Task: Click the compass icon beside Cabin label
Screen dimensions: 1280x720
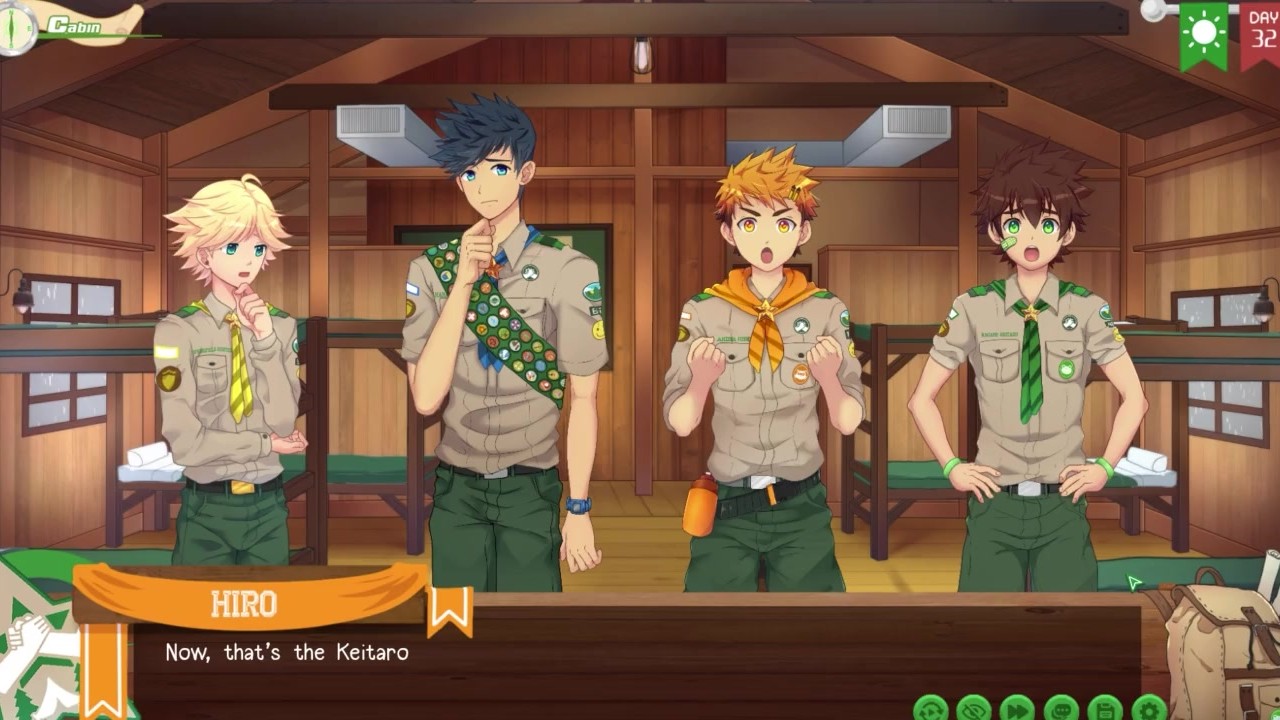Action: [x=17, y=27]
